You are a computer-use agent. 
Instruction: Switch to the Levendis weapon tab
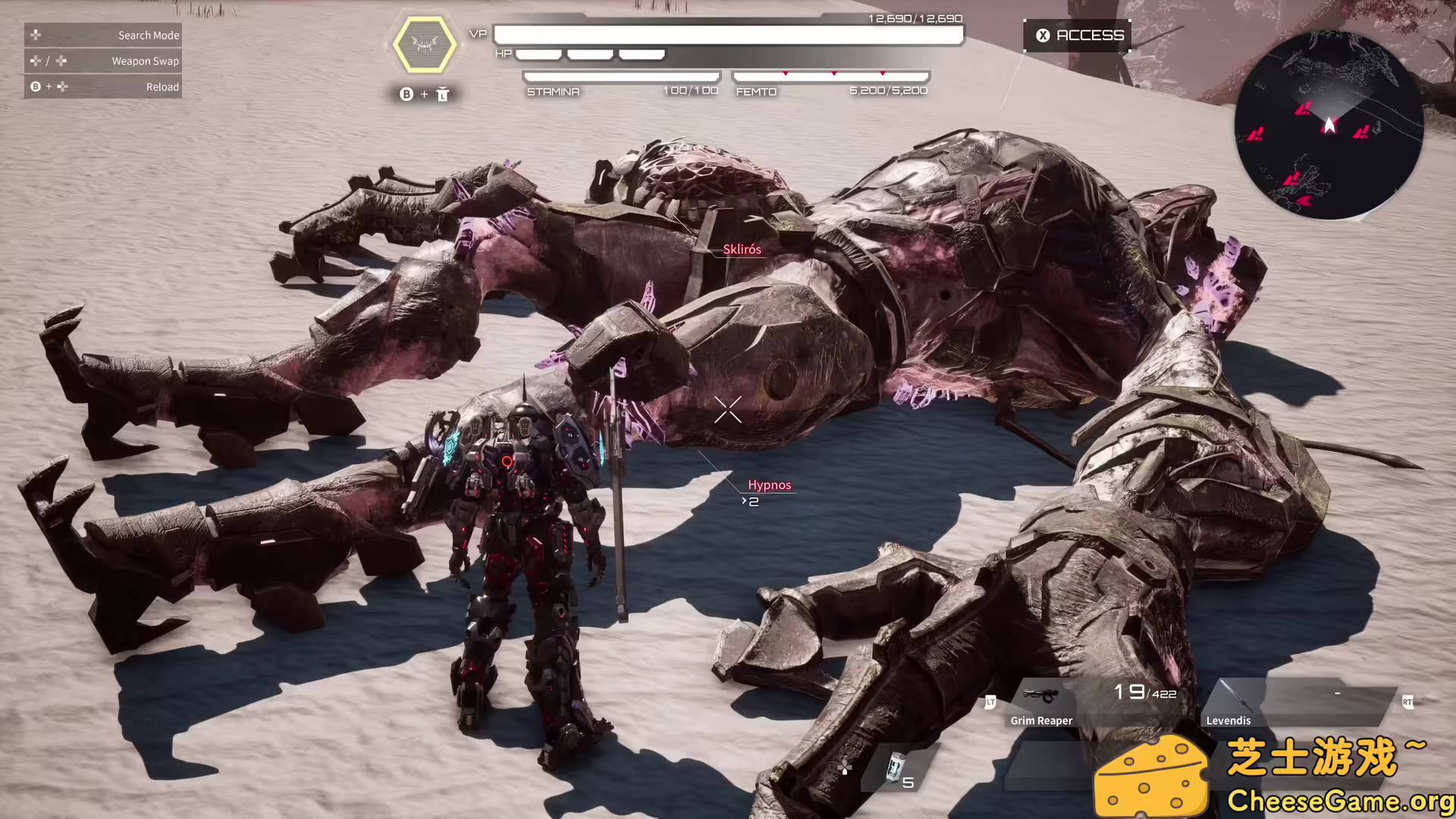(x=1228, y=720)
